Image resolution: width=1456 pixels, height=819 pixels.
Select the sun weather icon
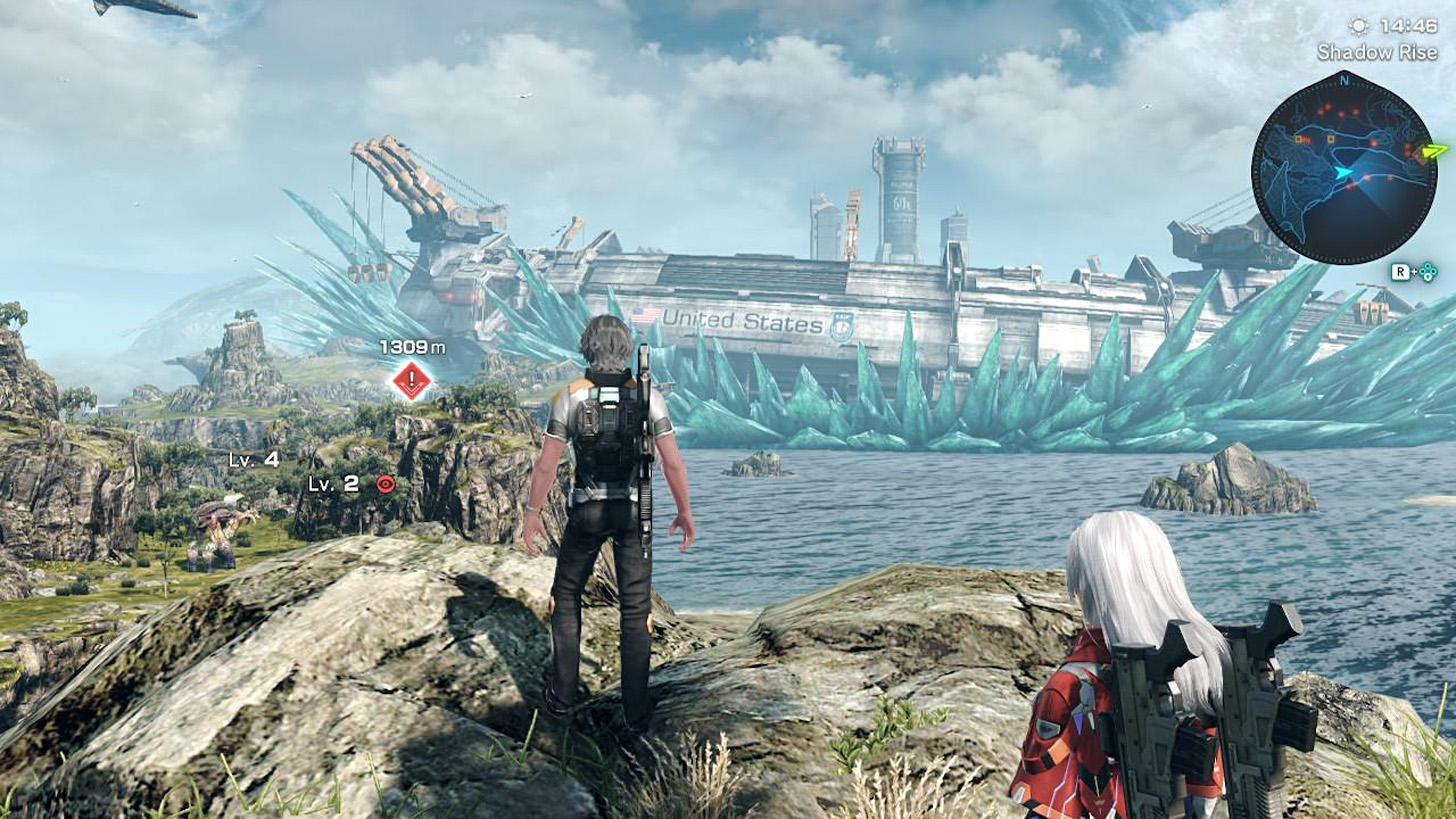tap(1358, 27)
